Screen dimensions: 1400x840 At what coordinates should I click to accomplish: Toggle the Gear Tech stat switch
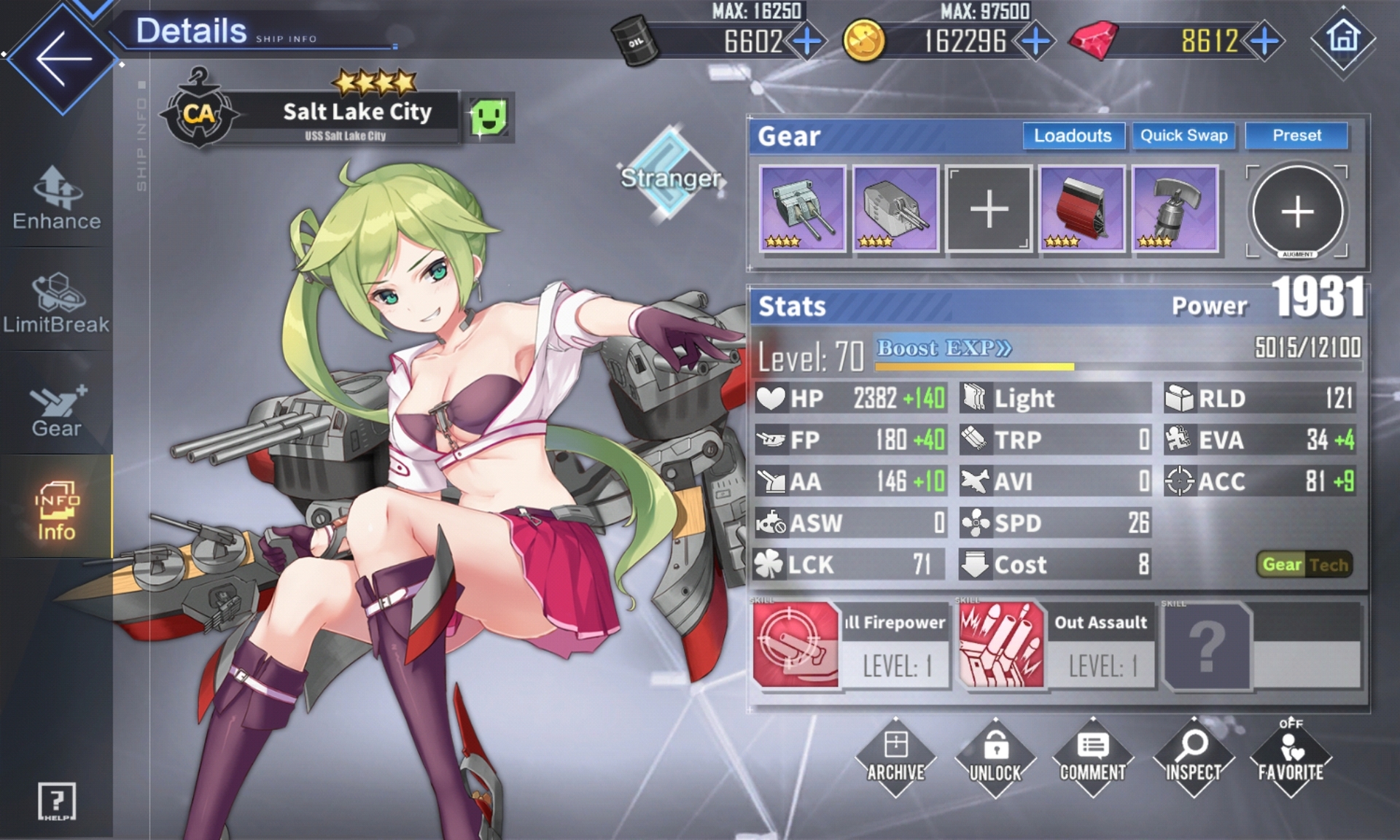click(1305, 564)
